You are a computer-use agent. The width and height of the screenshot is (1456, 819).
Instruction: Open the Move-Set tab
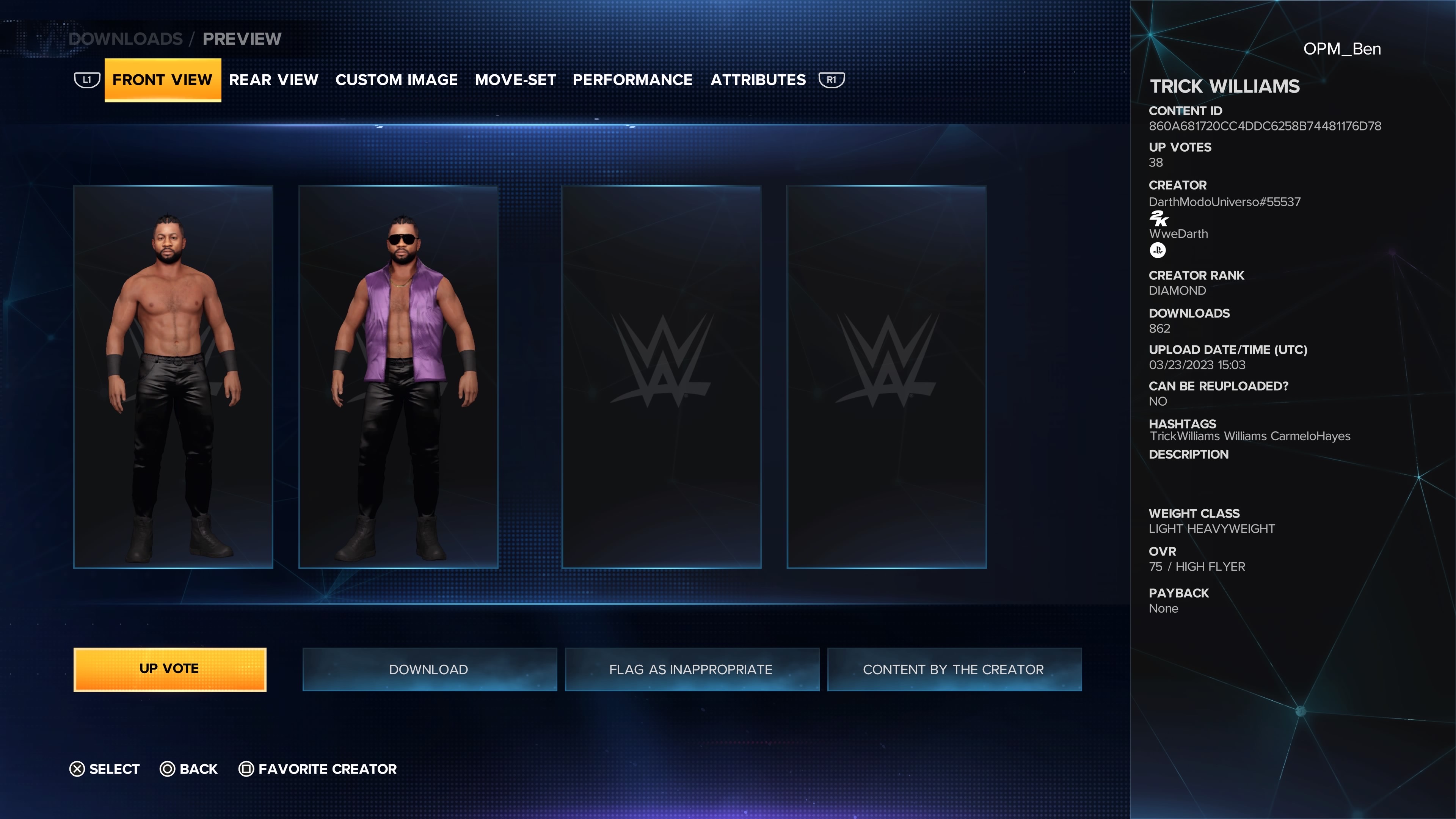tap(515, 80)
